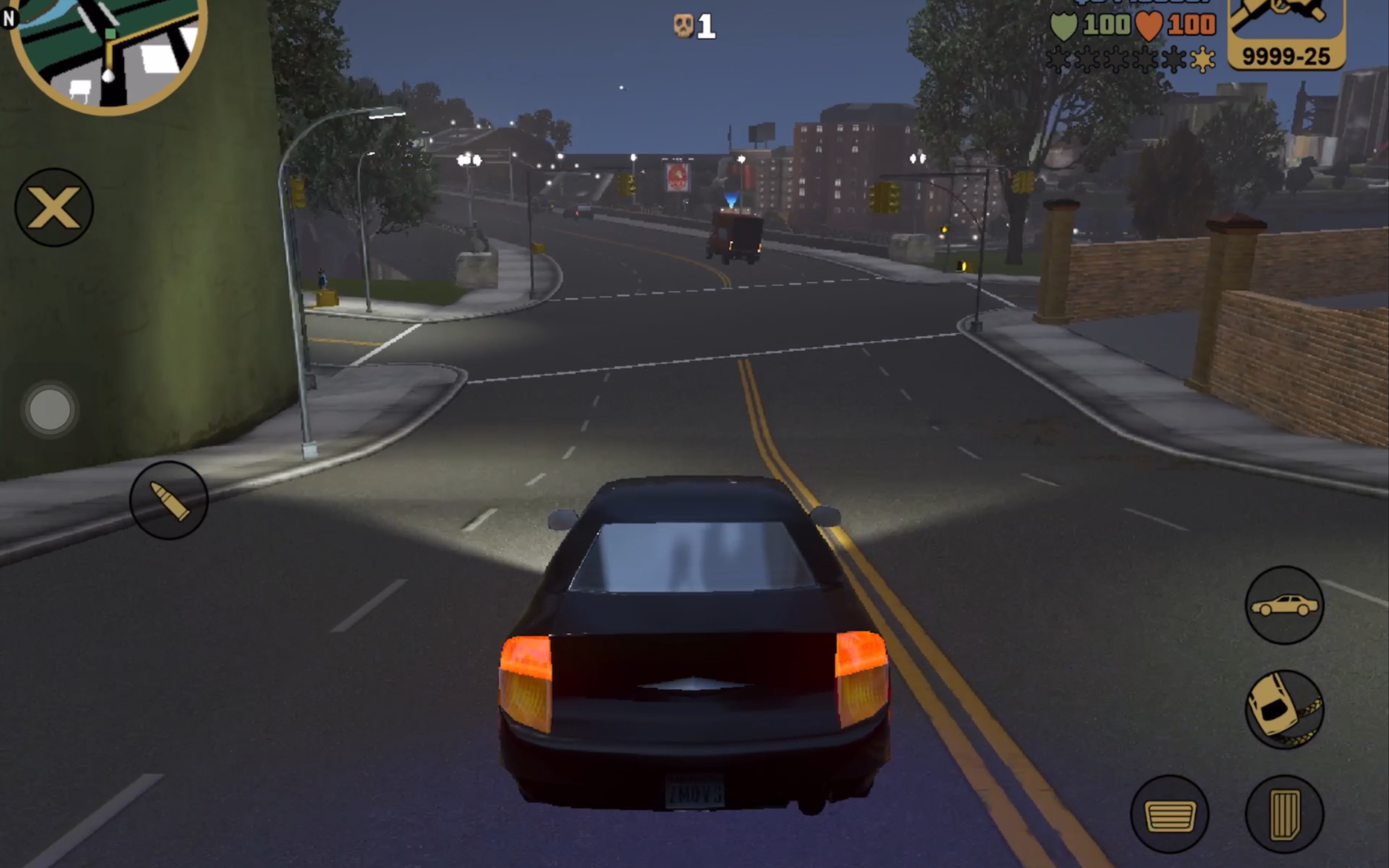Tap the round X button
This screenshot has width=1389, height=868.
coord(54,207)
